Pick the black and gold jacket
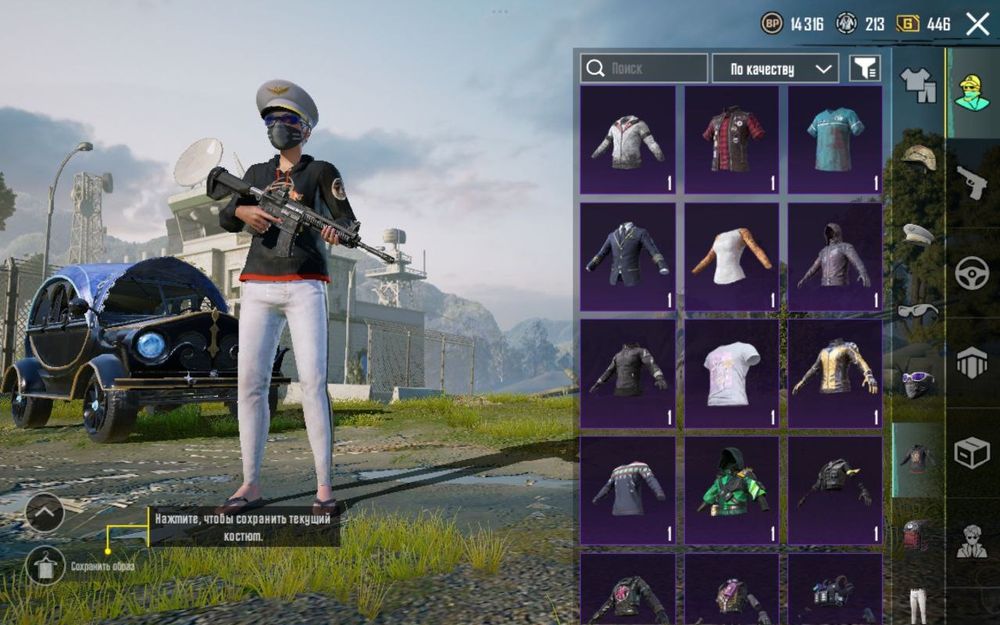Image resolution: width=1000 pixels, height=625 pixels. pos(835,373)
